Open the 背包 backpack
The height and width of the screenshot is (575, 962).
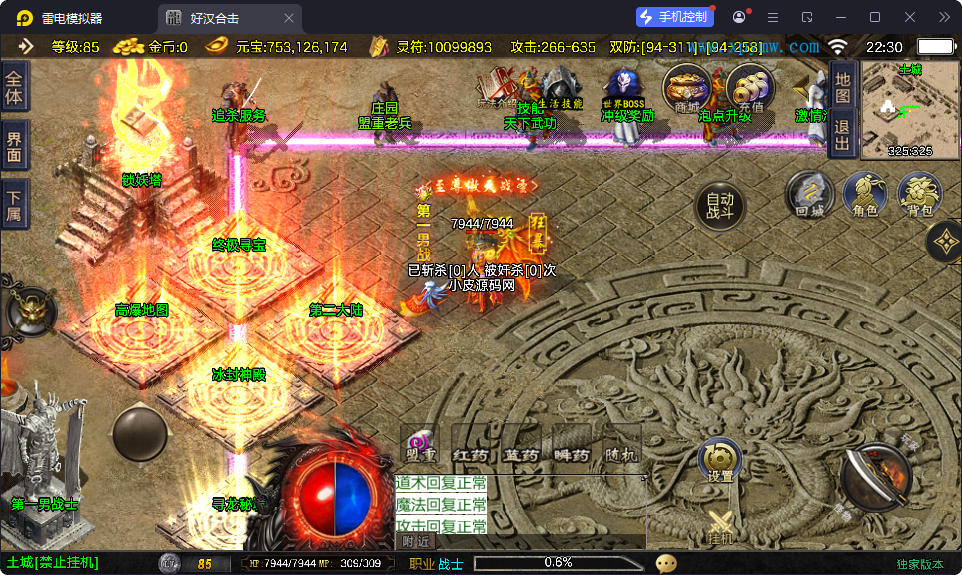tap(919, 193)
